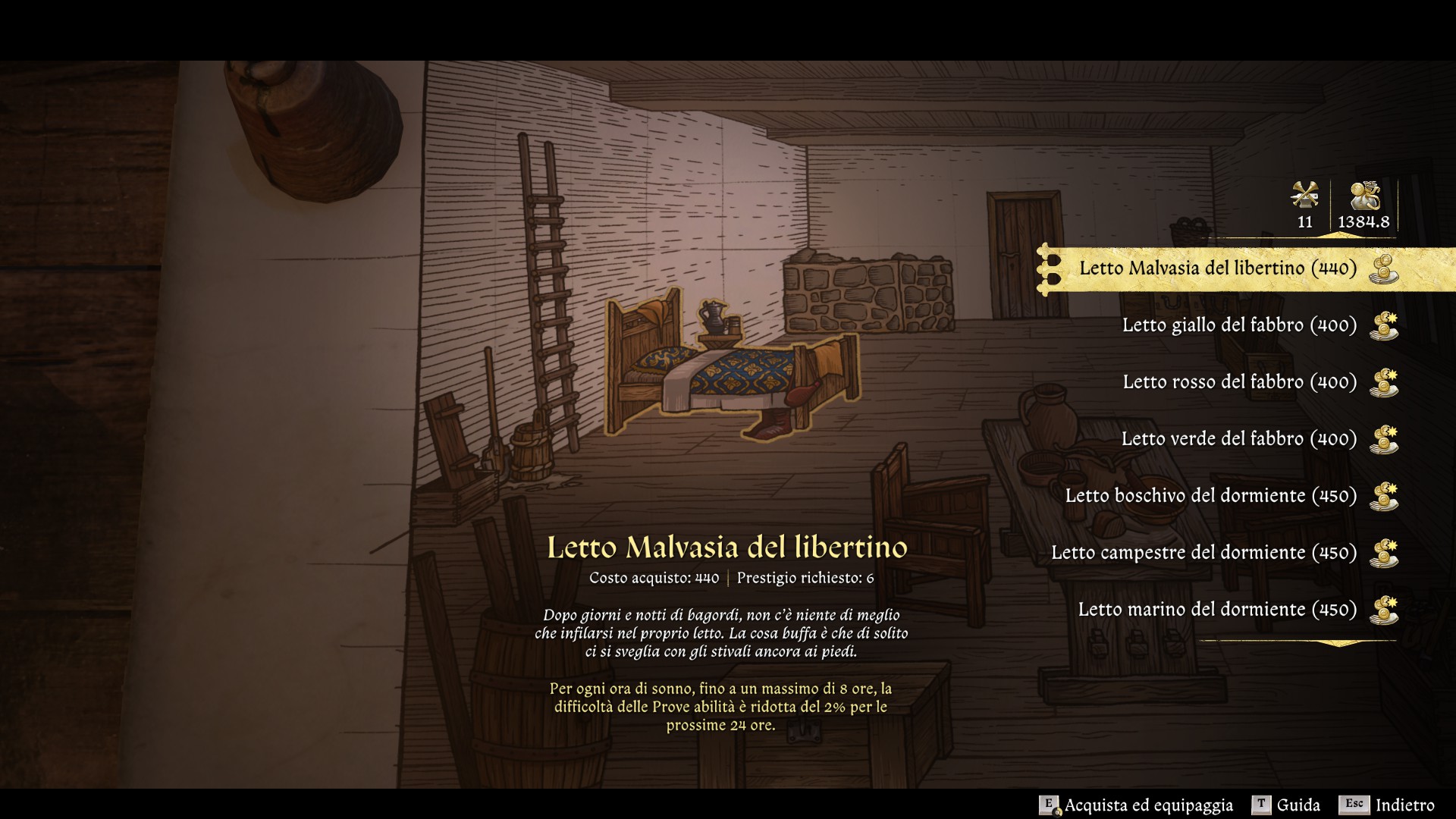Go back with Indietro
The height and width of the screenshot is (819, 1456).
point(1387,805)
